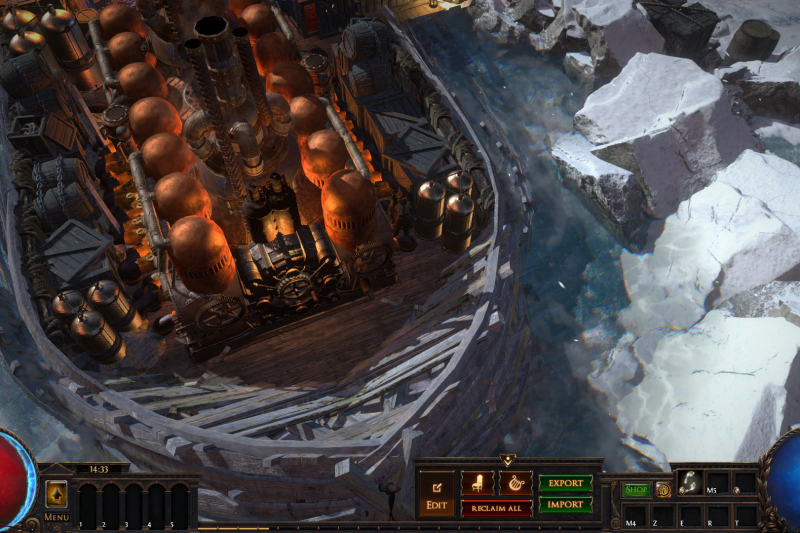
Task: Open the green Shop button
Action: (x=636, y=490)
